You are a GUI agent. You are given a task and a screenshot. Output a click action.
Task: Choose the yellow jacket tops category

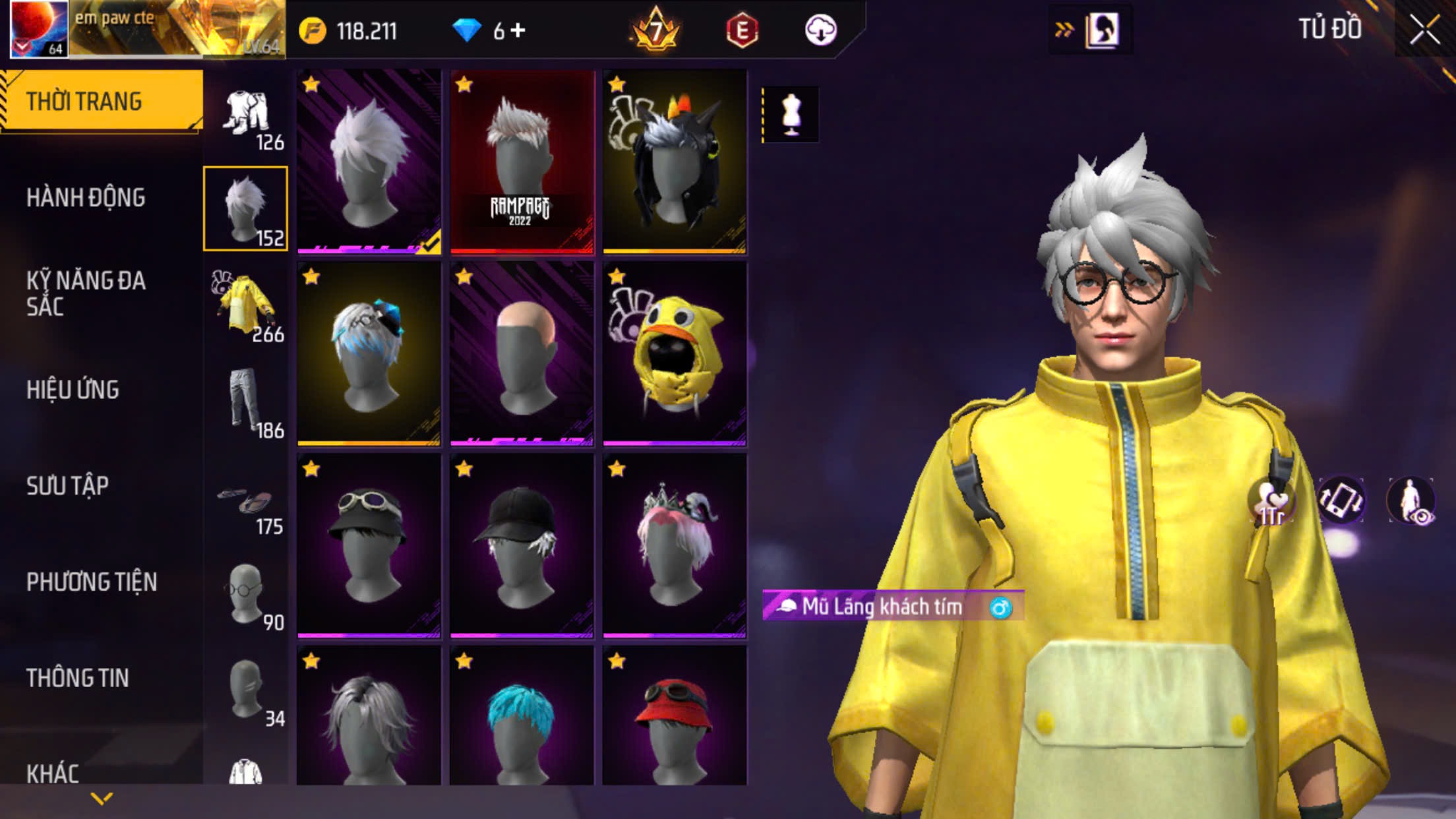(x=245, y=305)
